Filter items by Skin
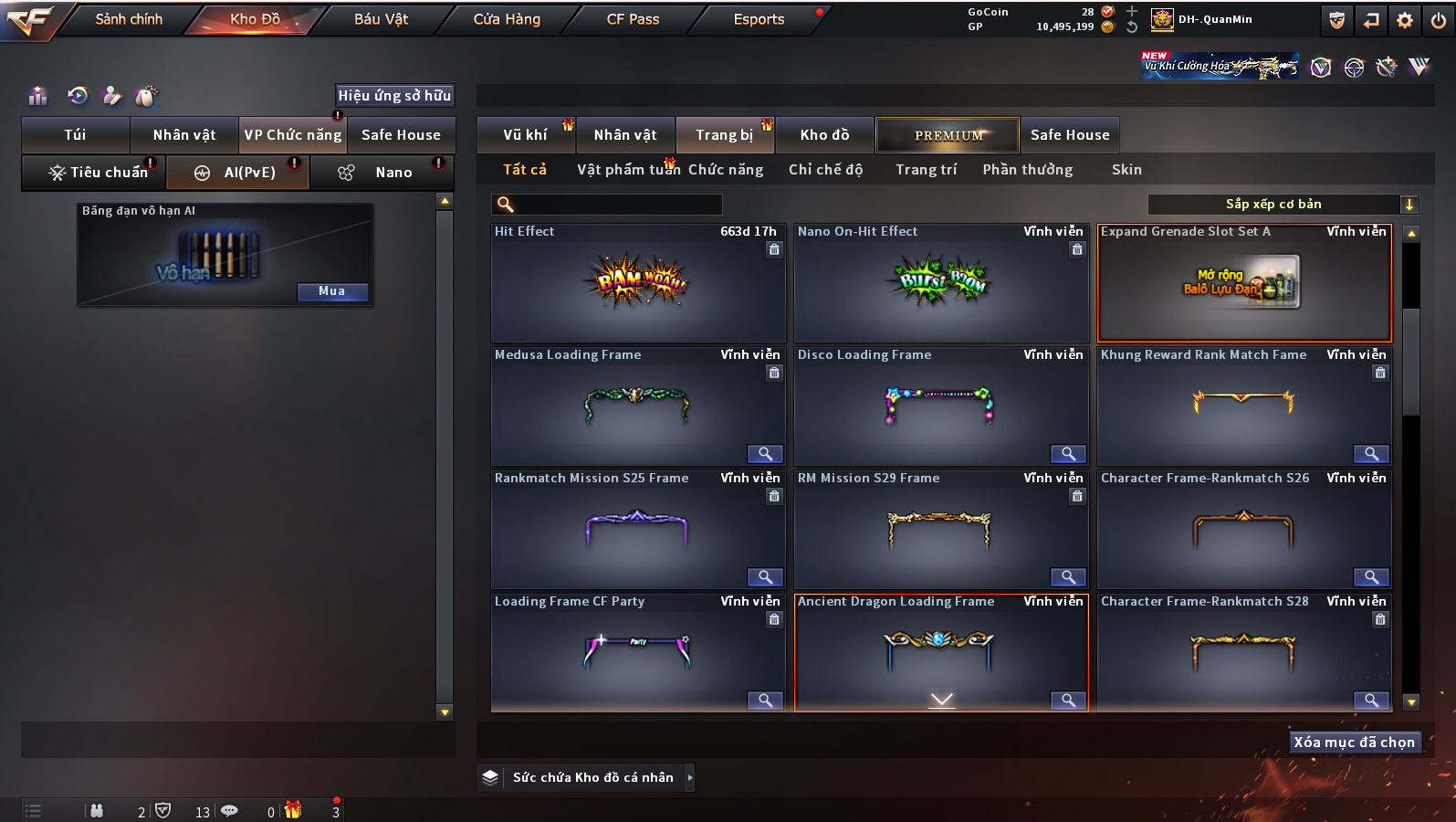Viewport: 1456px width, 822px height. 1126,170
